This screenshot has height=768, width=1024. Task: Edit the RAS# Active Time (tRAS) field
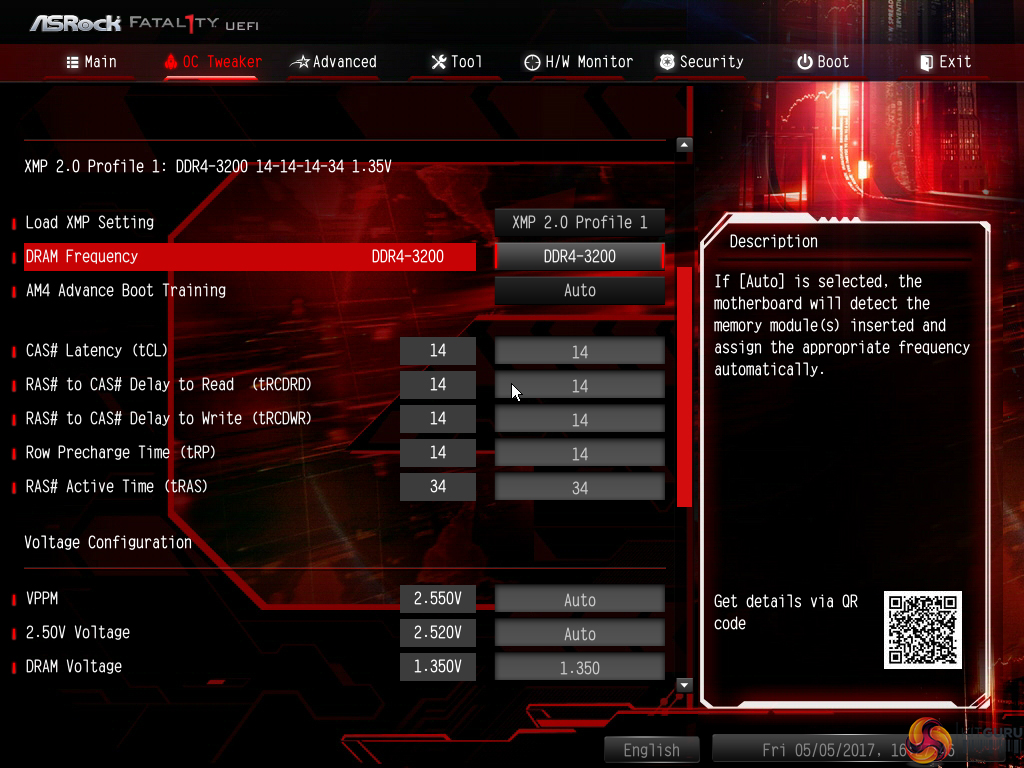coord(580,487)
